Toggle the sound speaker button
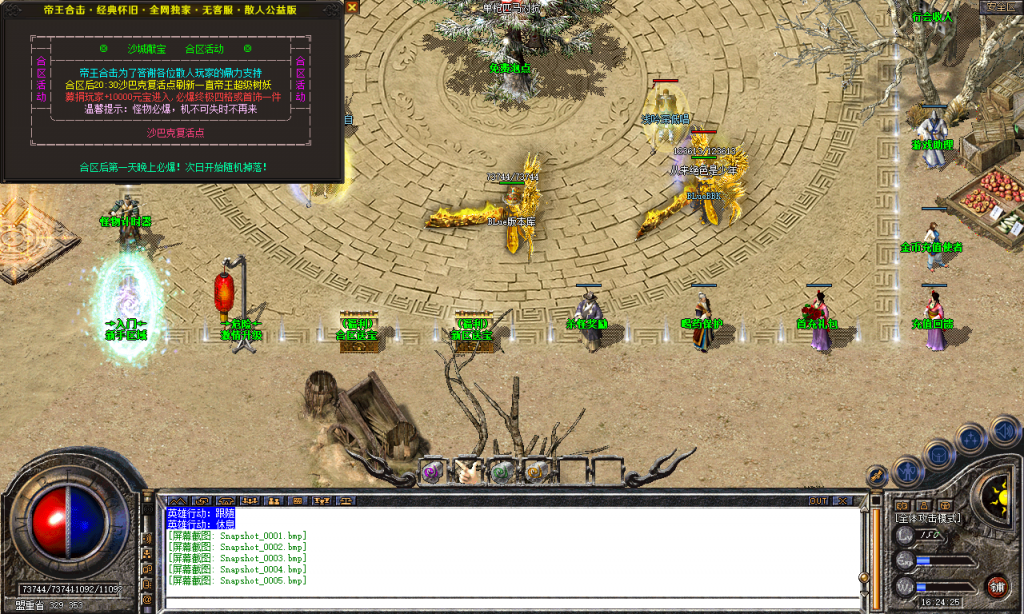The height and width of the screenshot is (614, 1024). pyautogui.click(x=1003, y=430)
